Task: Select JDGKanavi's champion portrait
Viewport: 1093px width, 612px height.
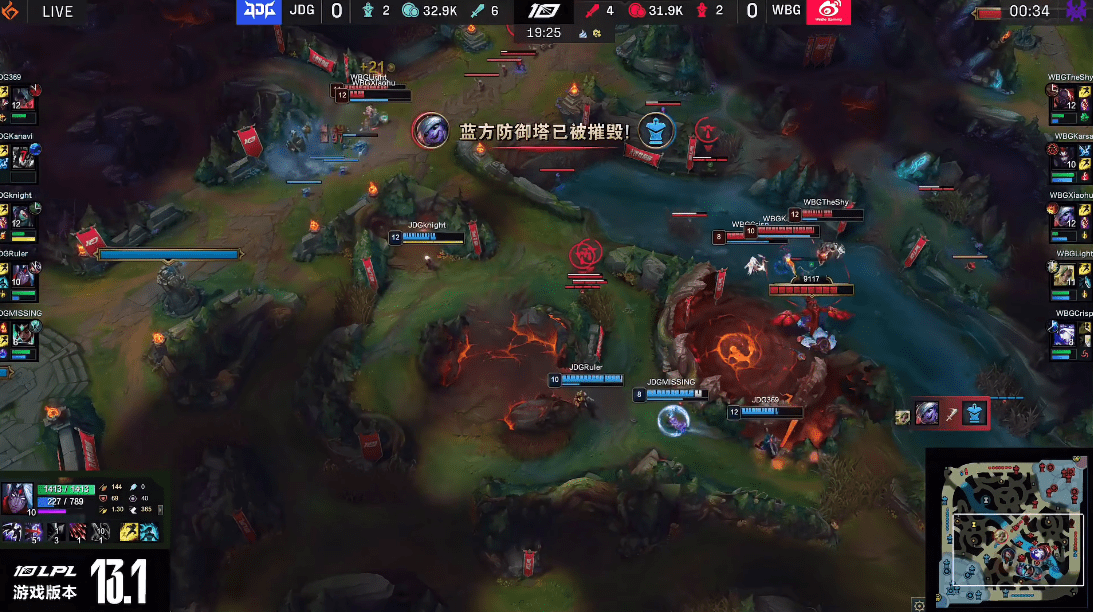Action: (x=22, y=157)
